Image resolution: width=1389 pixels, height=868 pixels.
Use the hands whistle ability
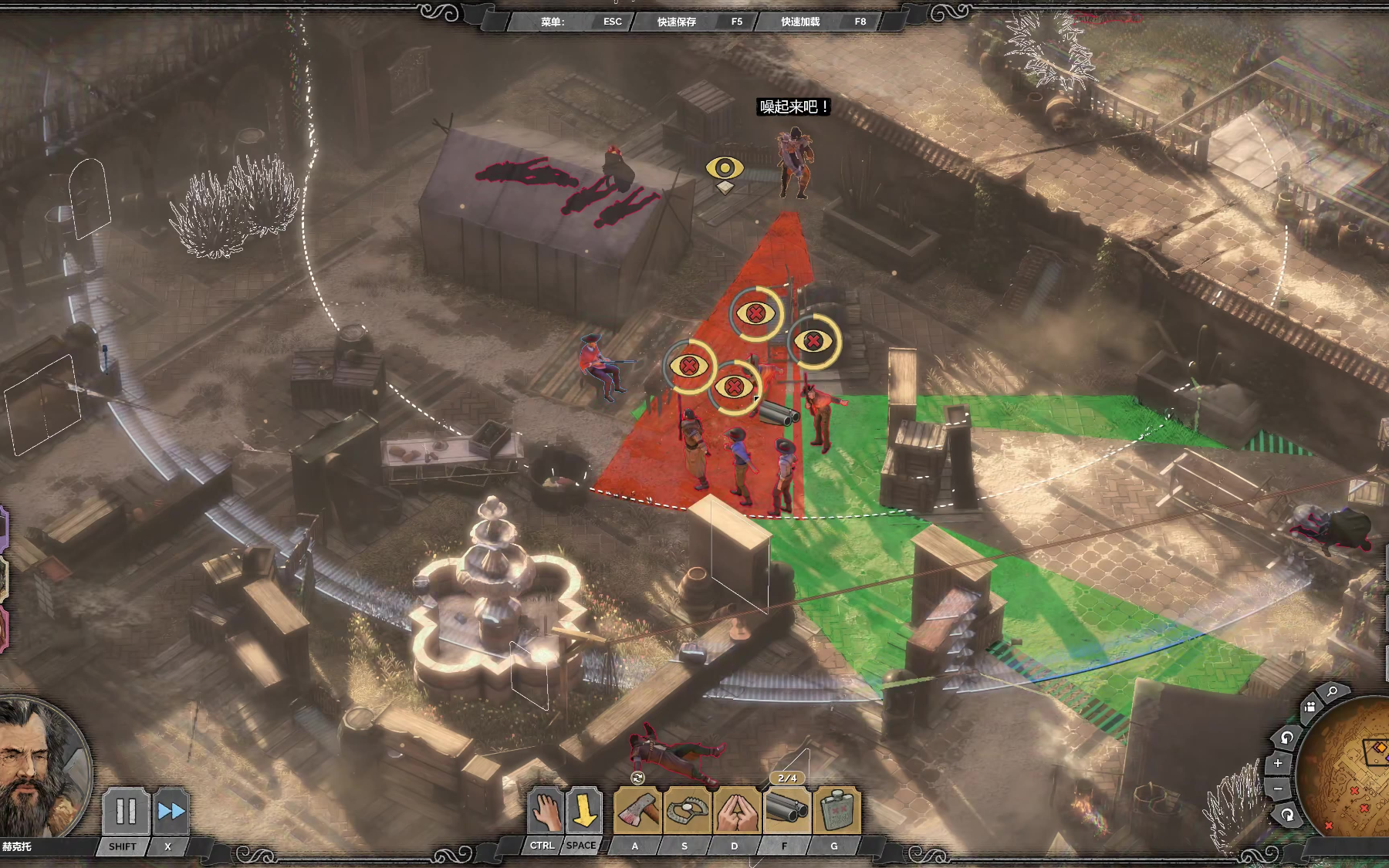pyautogui.click(x=736, y=812)
